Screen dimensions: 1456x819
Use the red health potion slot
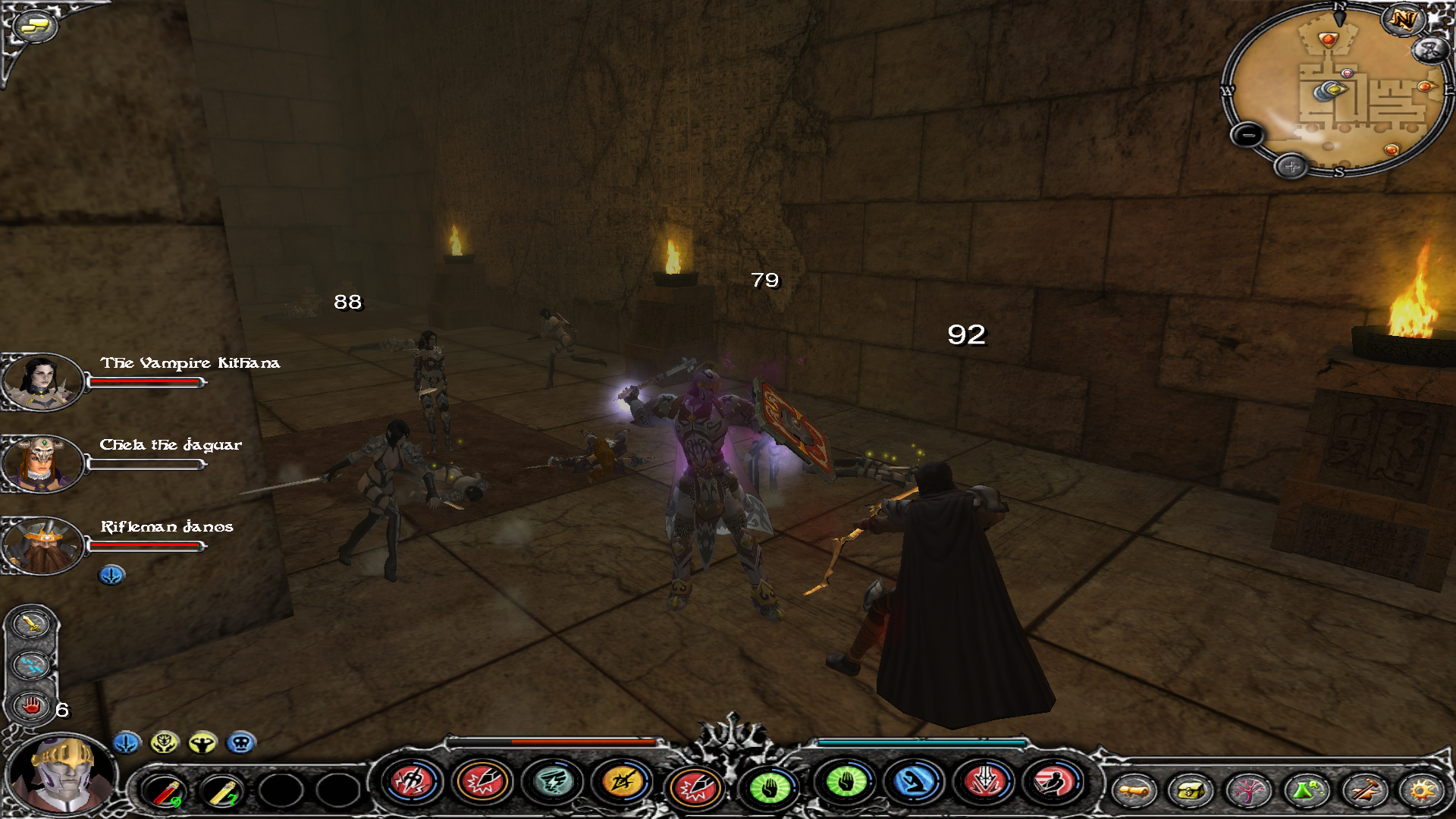point(165,792)
